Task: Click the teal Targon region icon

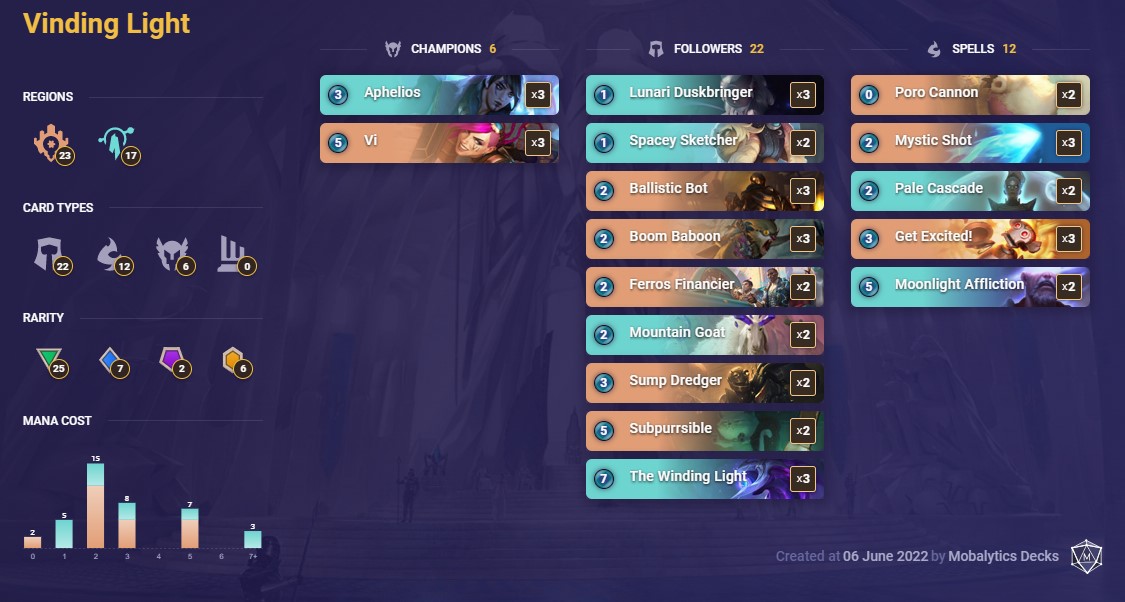Action: (x=113, y=143)
